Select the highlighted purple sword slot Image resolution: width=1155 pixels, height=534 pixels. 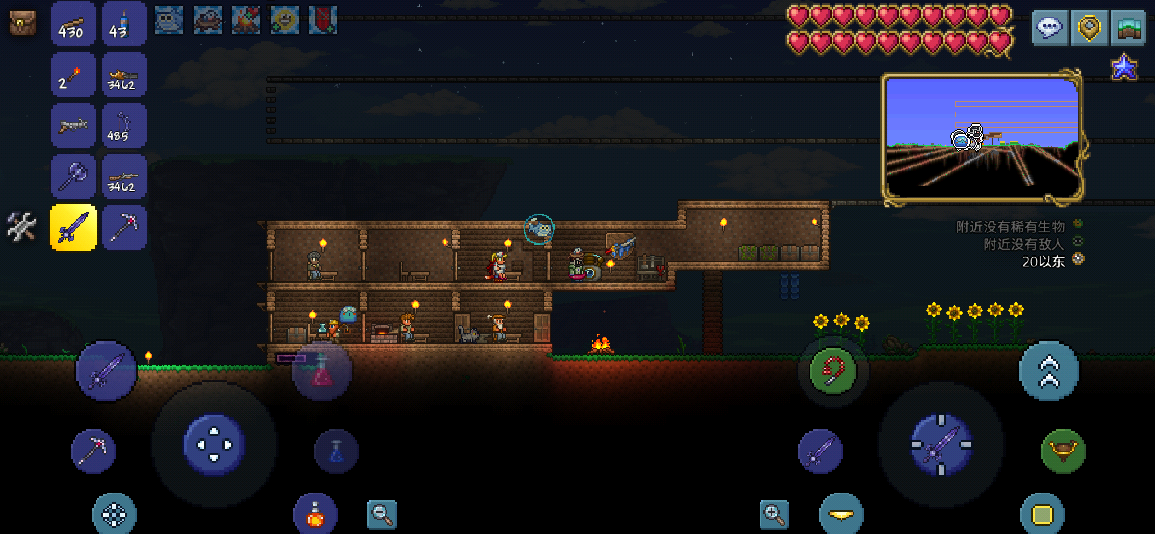pos(73,228)
